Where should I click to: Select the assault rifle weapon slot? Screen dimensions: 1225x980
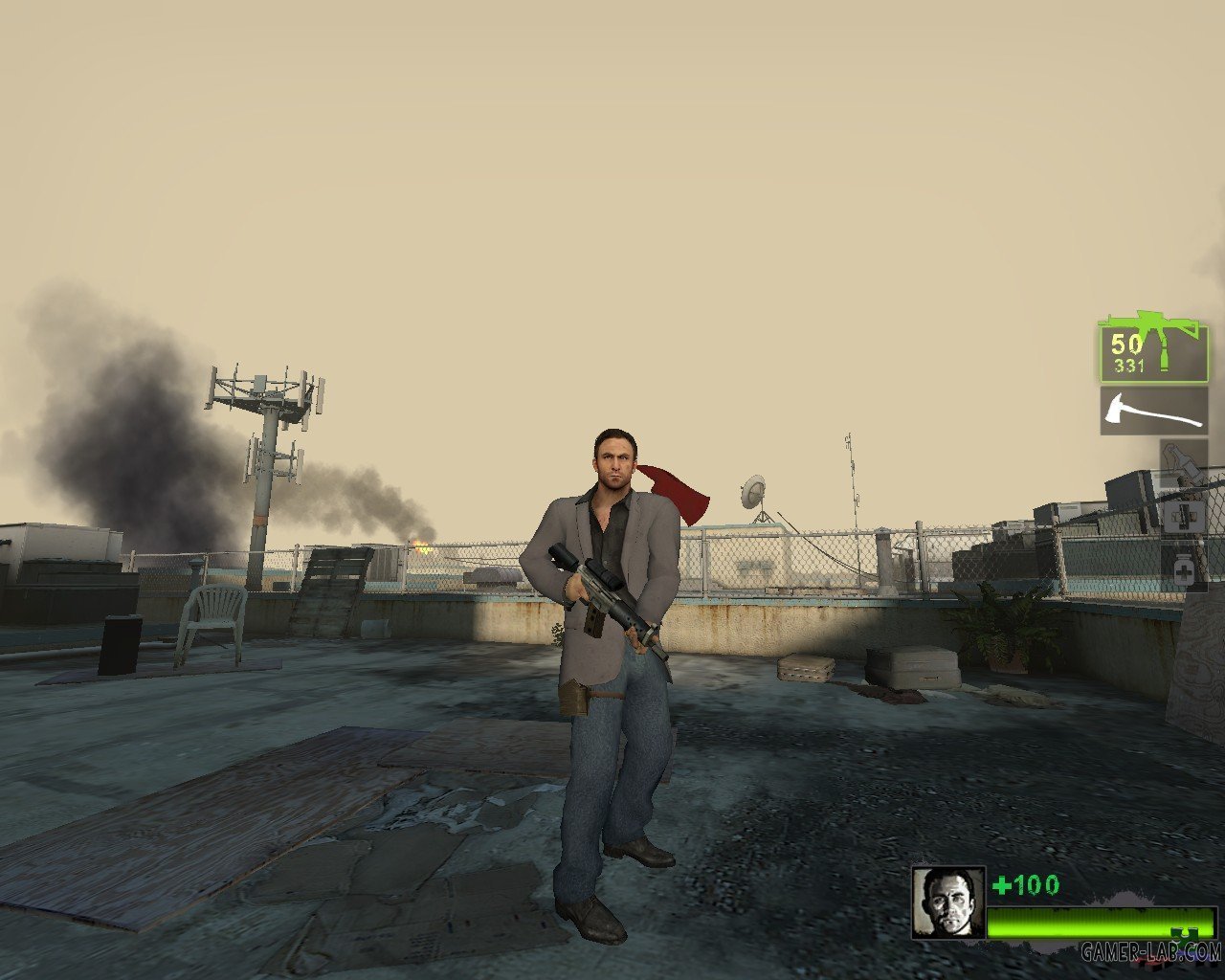pos(1153,352)
